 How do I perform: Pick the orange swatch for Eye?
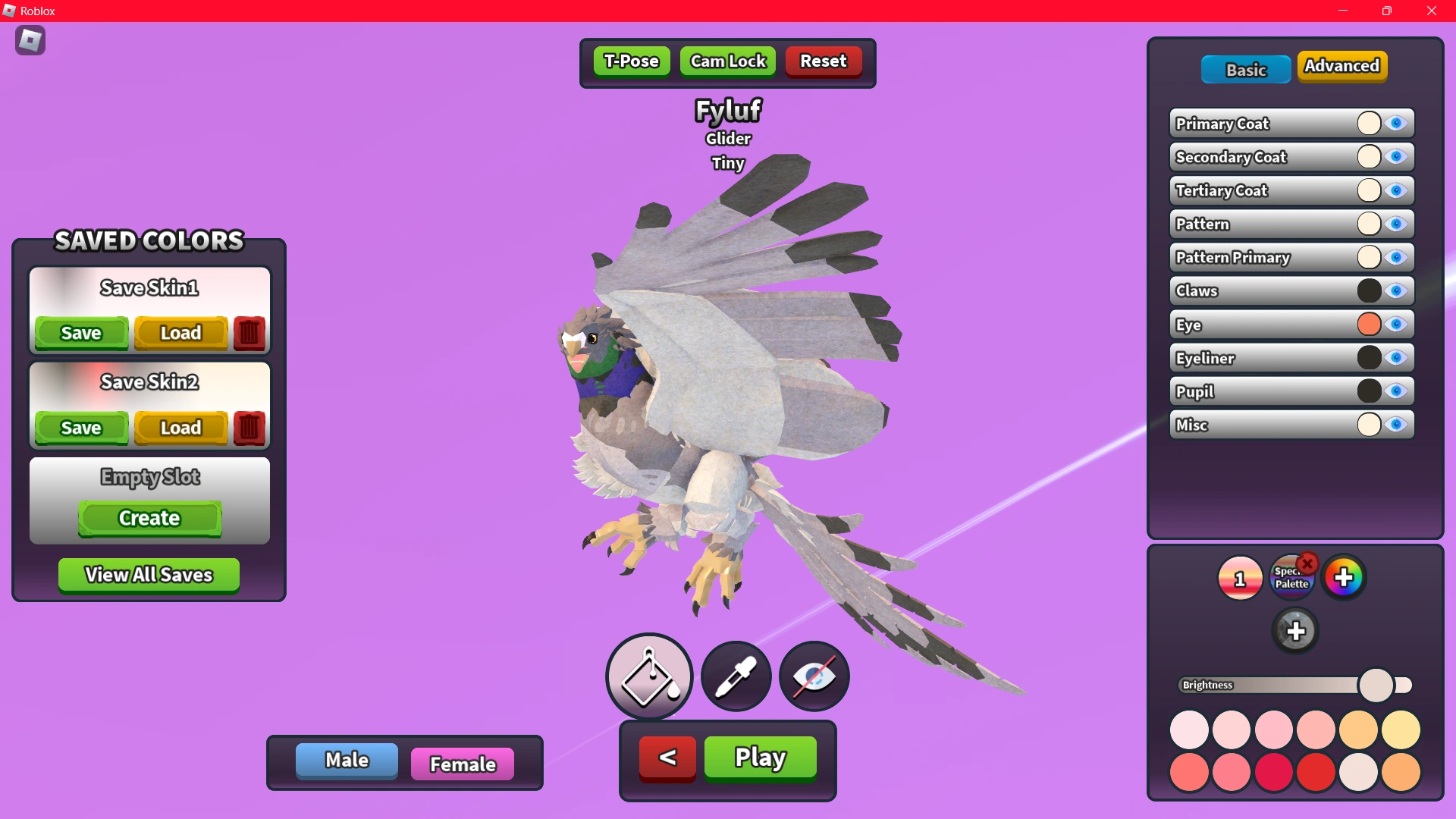pyautogui.click(x=1369, y=325)
